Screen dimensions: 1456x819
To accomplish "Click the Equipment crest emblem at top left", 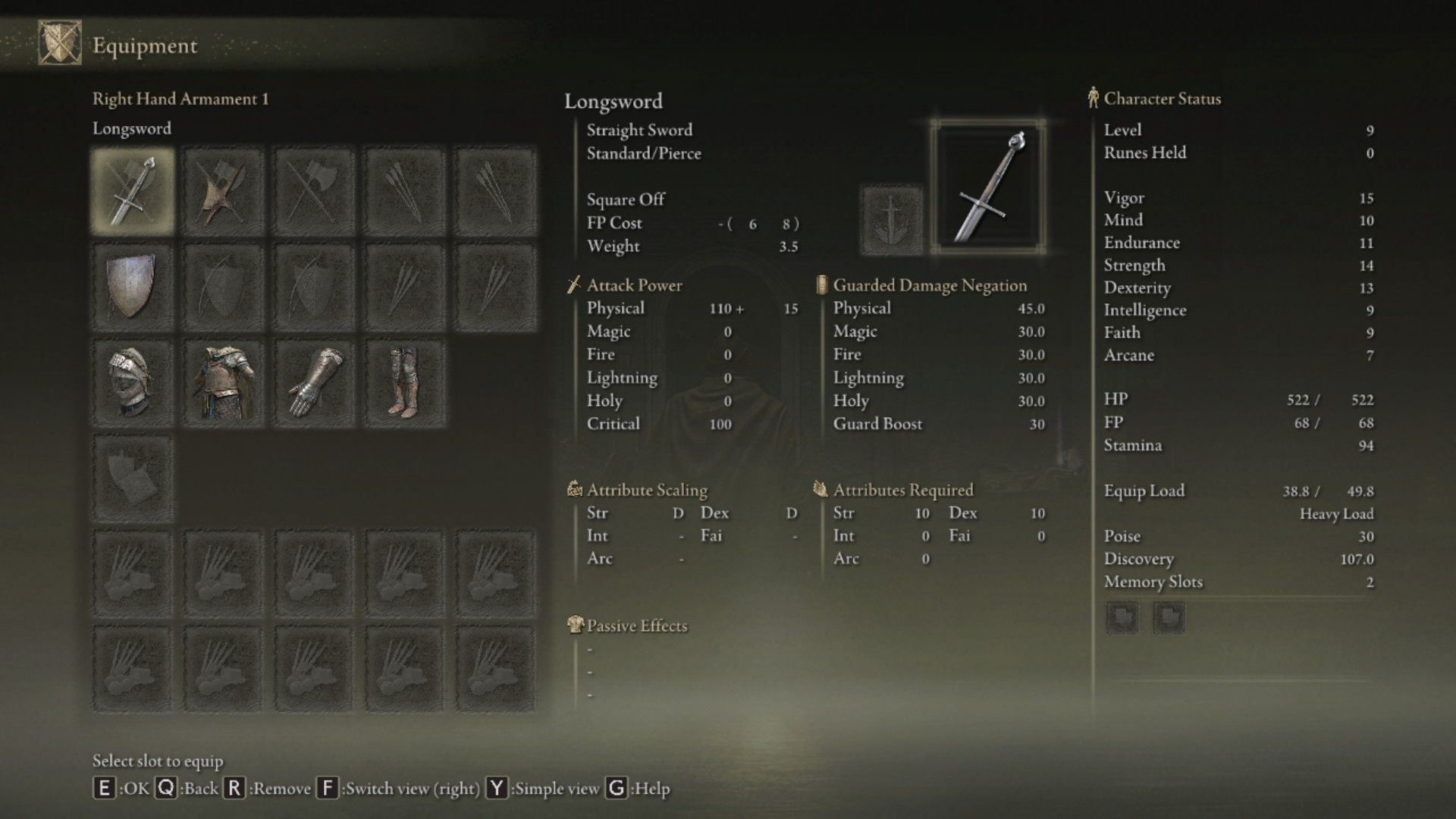I will tap(59, 44).
